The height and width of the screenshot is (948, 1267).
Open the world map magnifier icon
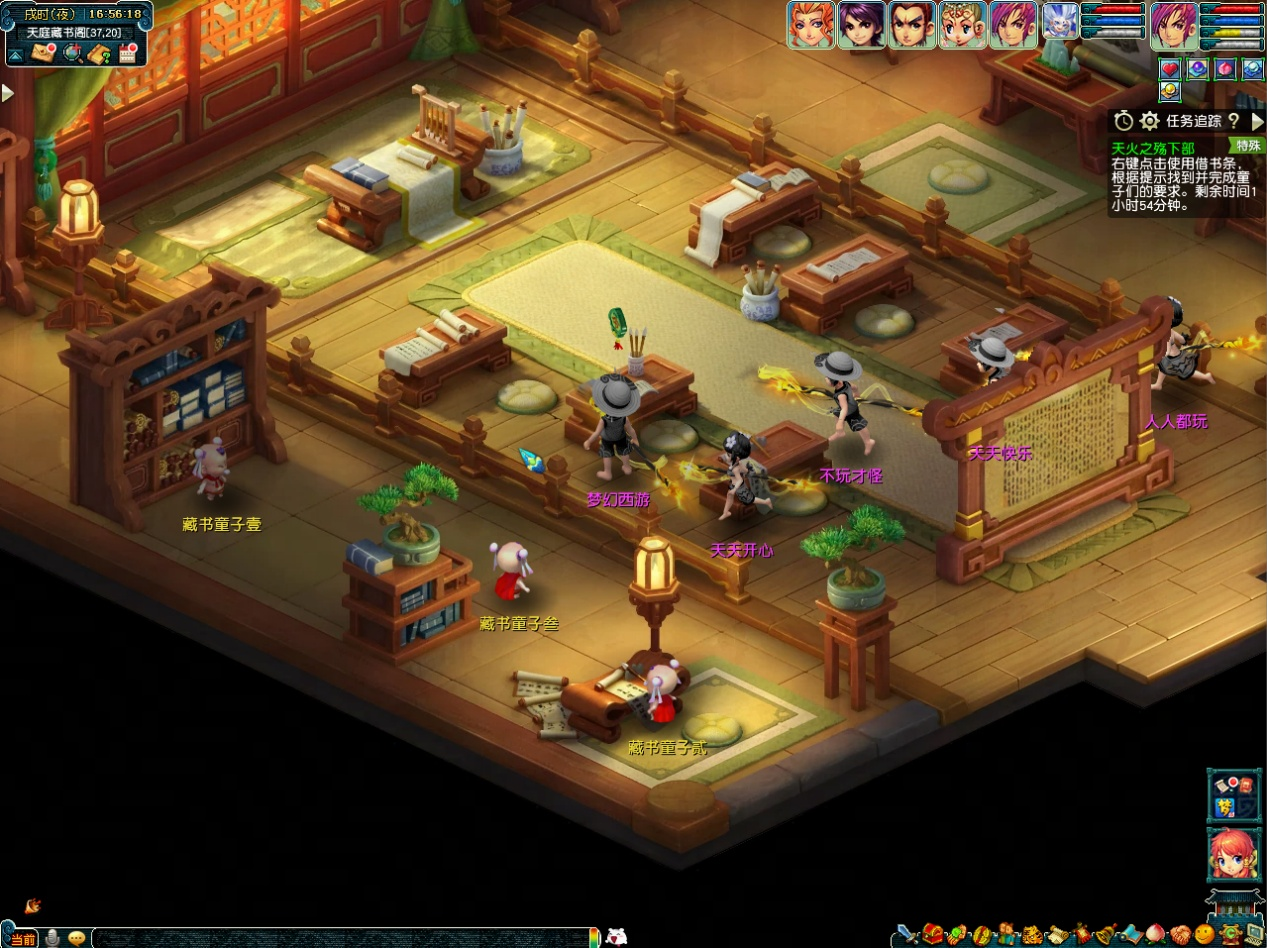click(x=72, y=53)
